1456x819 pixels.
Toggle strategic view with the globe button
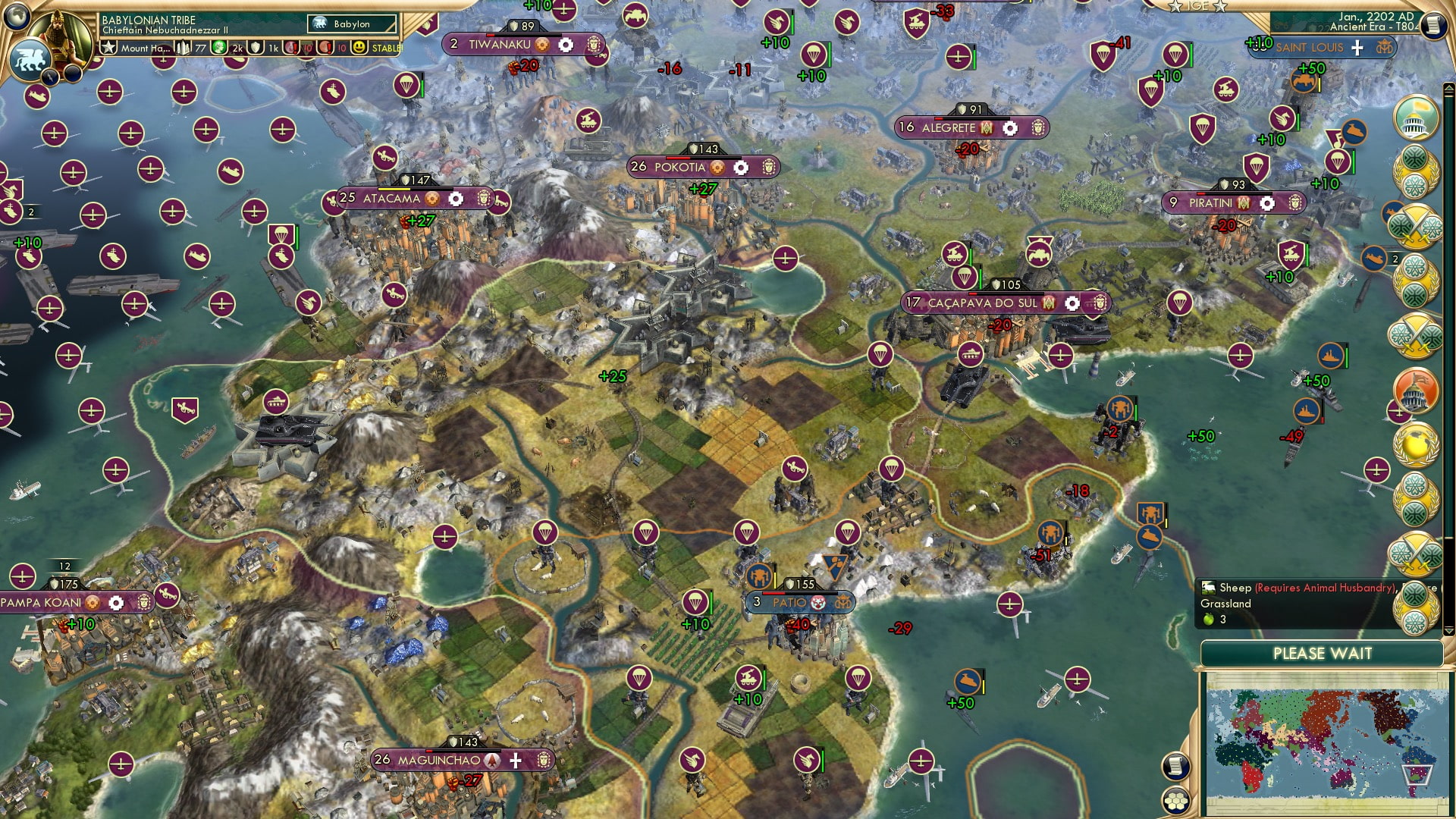[19, 19]
